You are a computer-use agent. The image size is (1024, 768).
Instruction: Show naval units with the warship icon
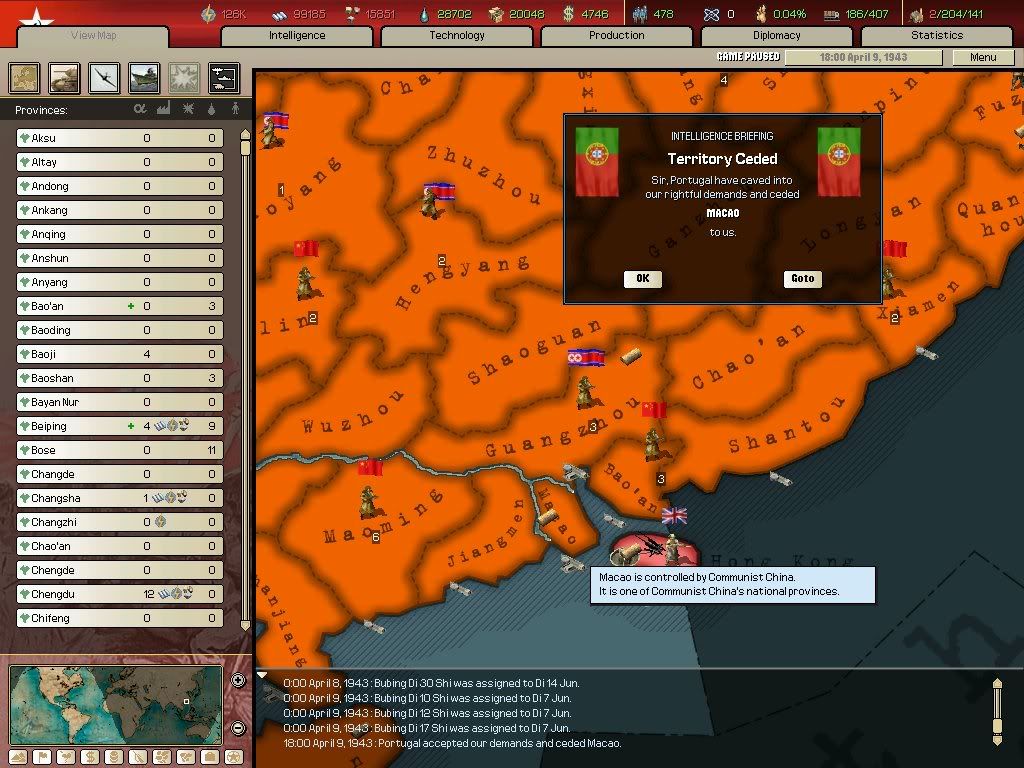pos(144,78)
